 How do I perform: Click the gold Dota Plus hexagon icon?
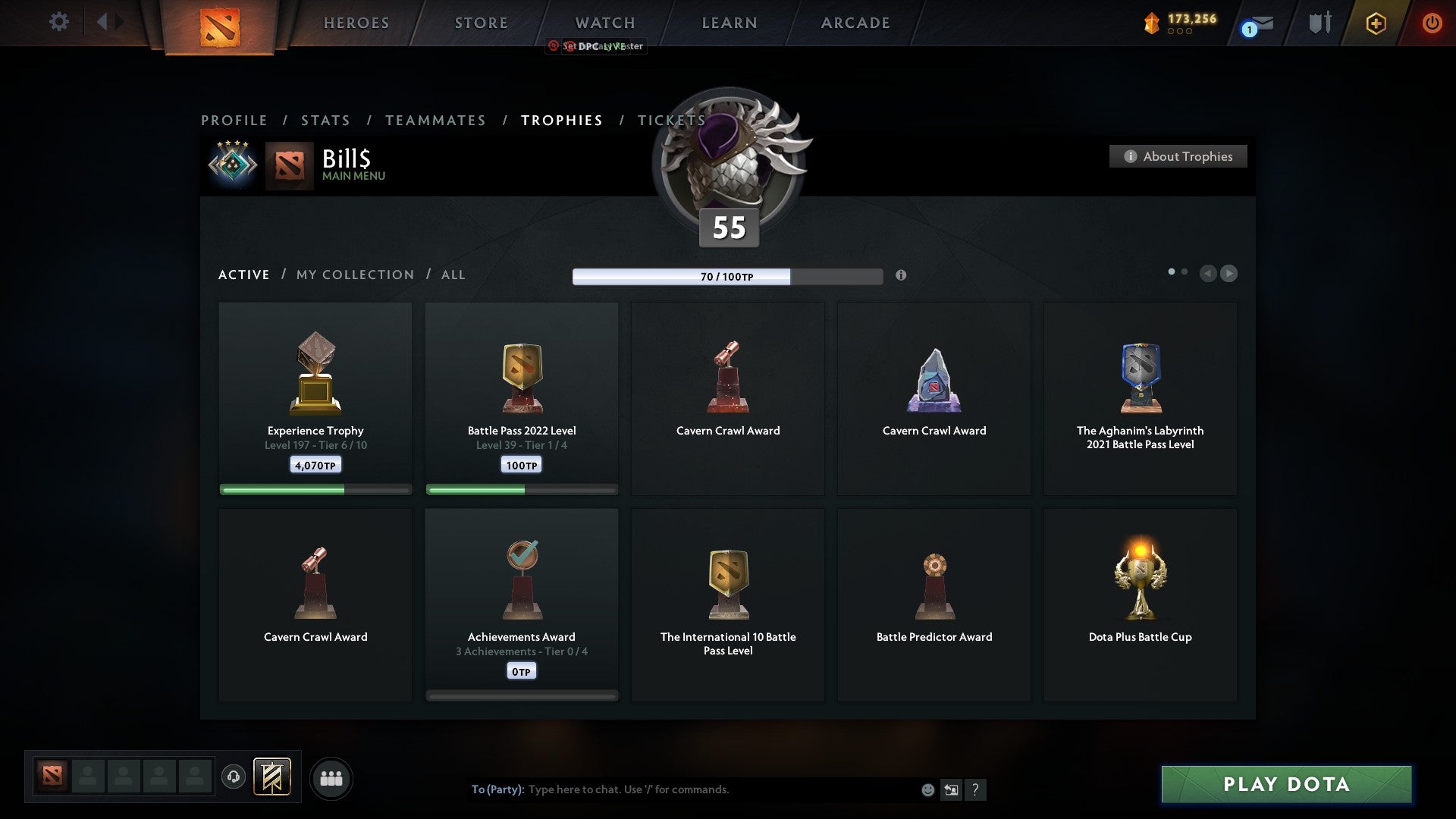pos(1376,23)
